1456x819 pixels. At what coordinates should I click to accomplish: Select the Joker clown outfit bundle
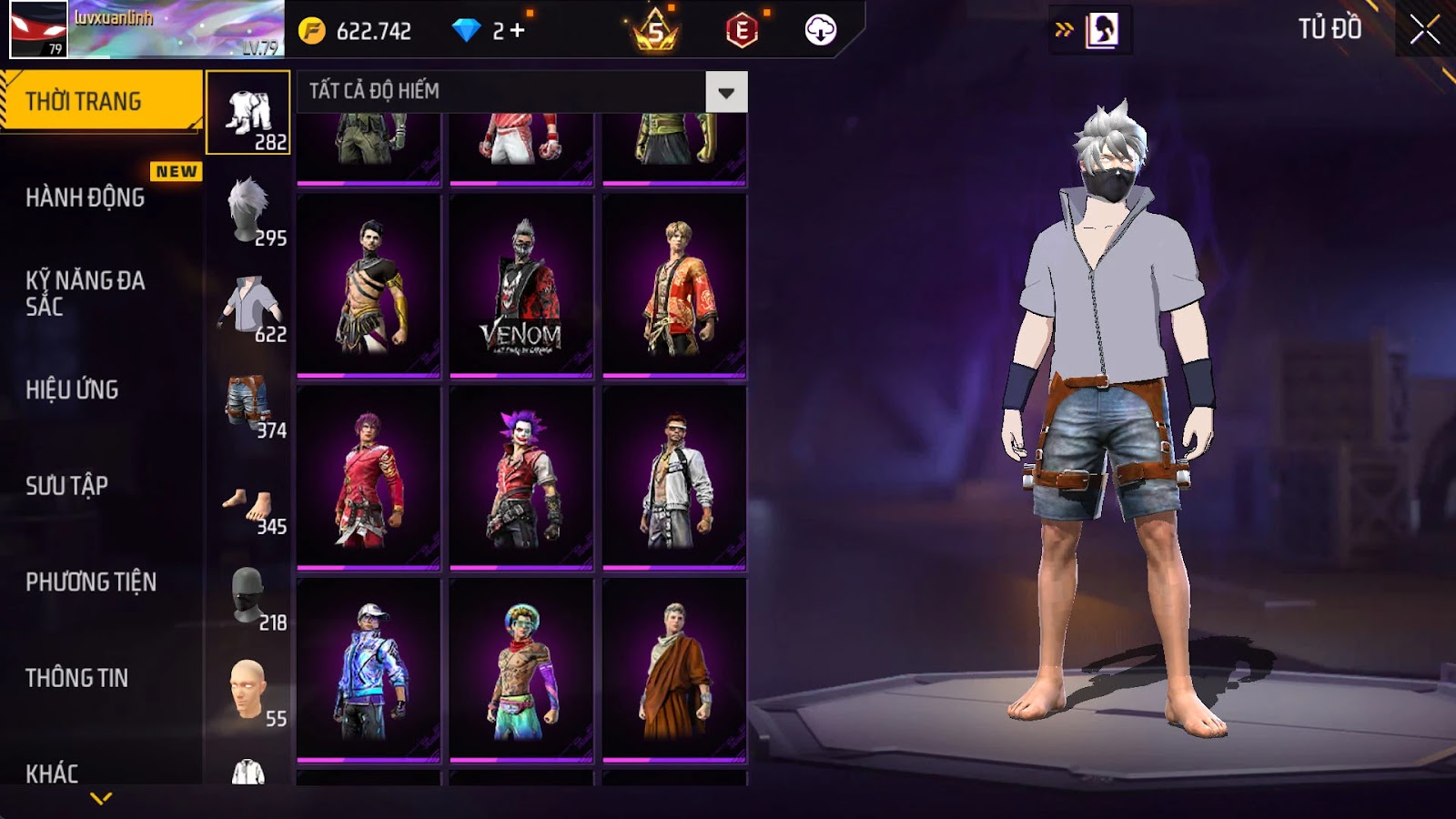click(521, 479)
